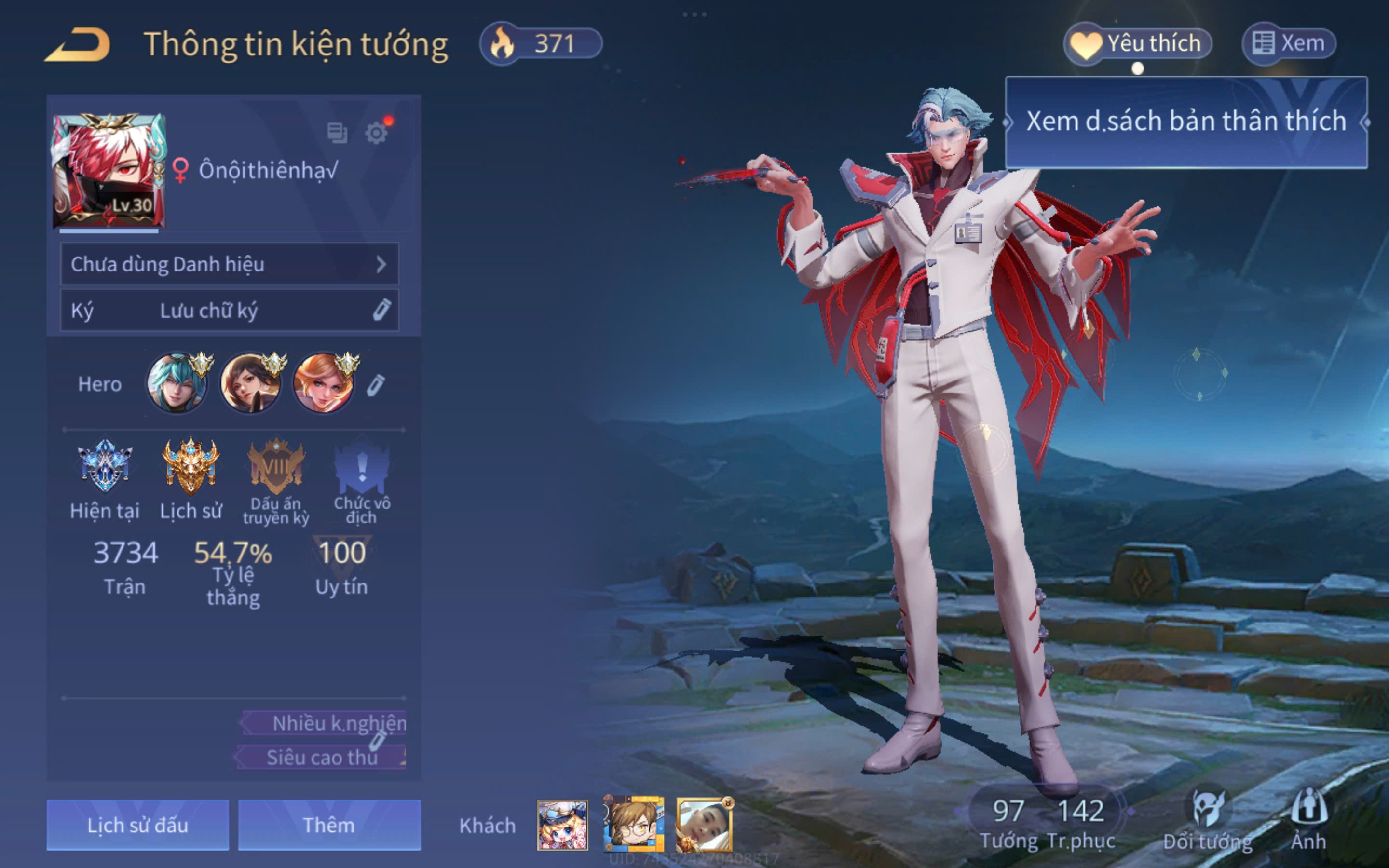Select the blue-haired hero portrait
The width and height of the screenshot is (1389, 868).
point(177,383)
